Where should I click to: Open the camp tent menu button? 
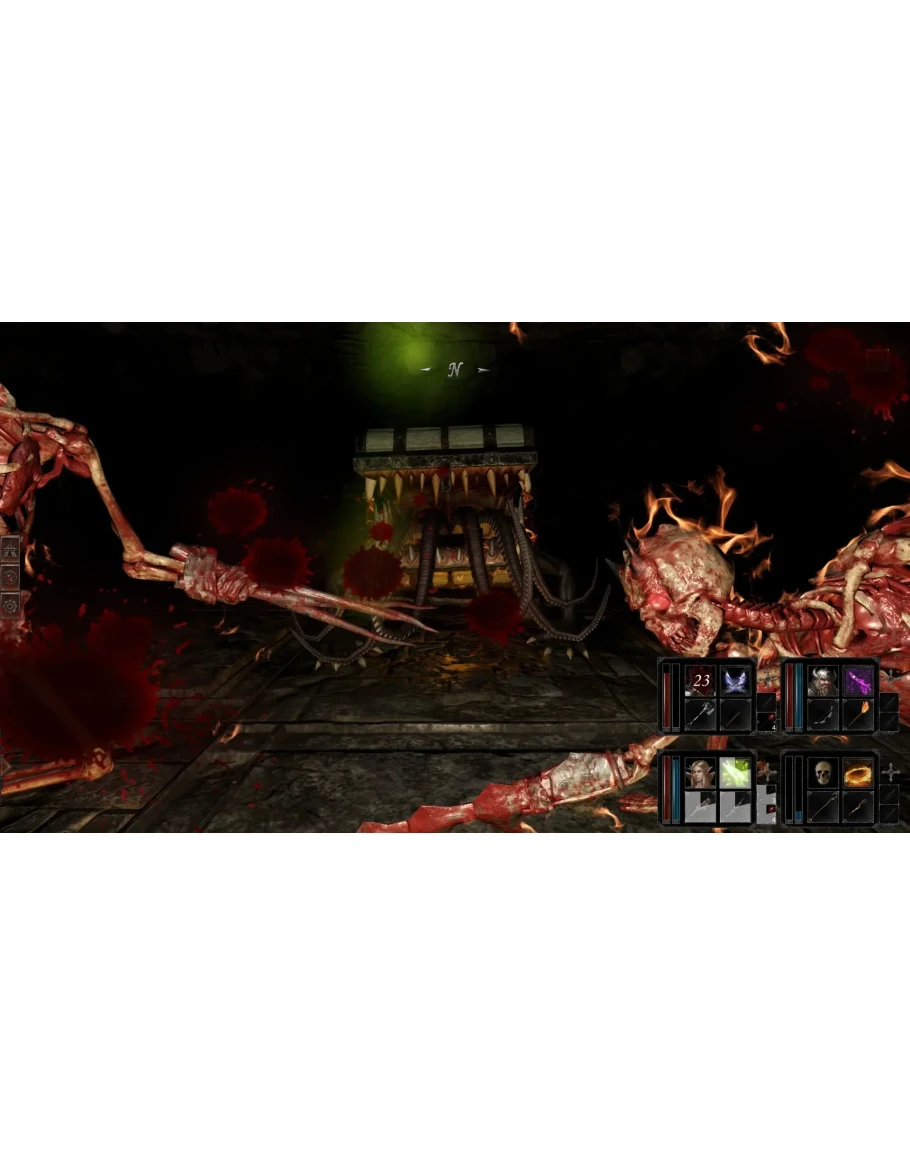click(x=11, y=549)
